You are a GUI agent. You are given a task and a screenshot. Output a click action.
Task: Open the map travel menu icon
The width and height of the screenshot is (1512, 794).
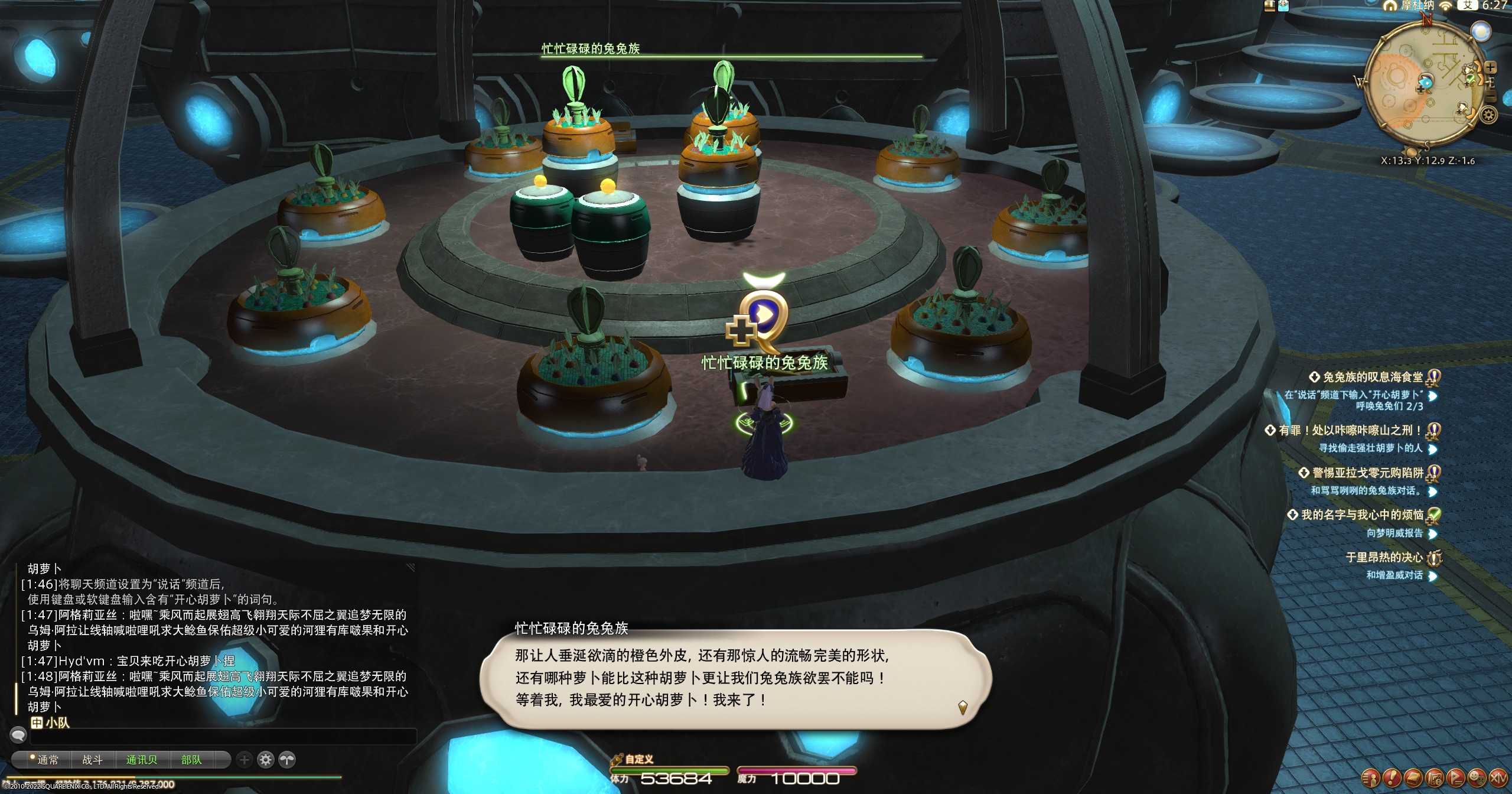coord(1433,777)
